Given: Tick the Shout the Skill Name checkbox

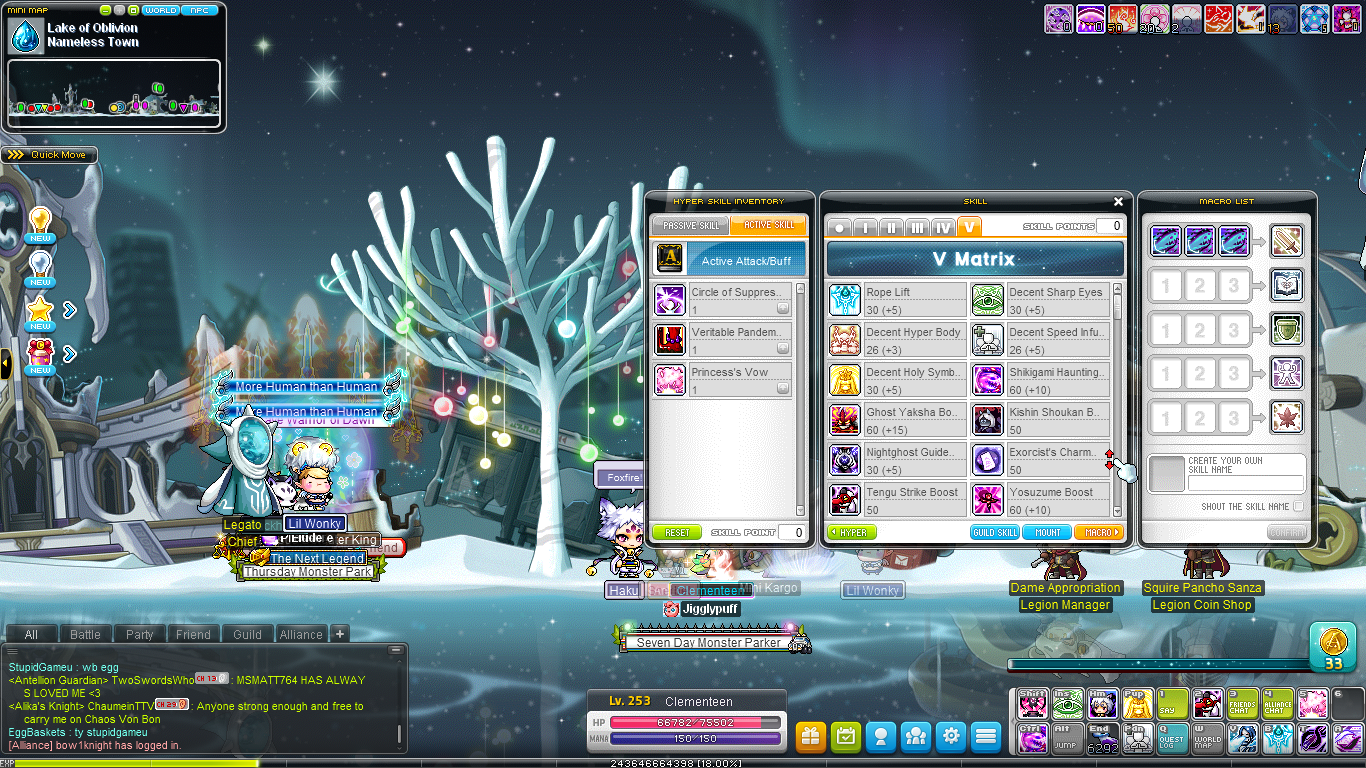Looking at the screenshot, I should [1298, 507].
